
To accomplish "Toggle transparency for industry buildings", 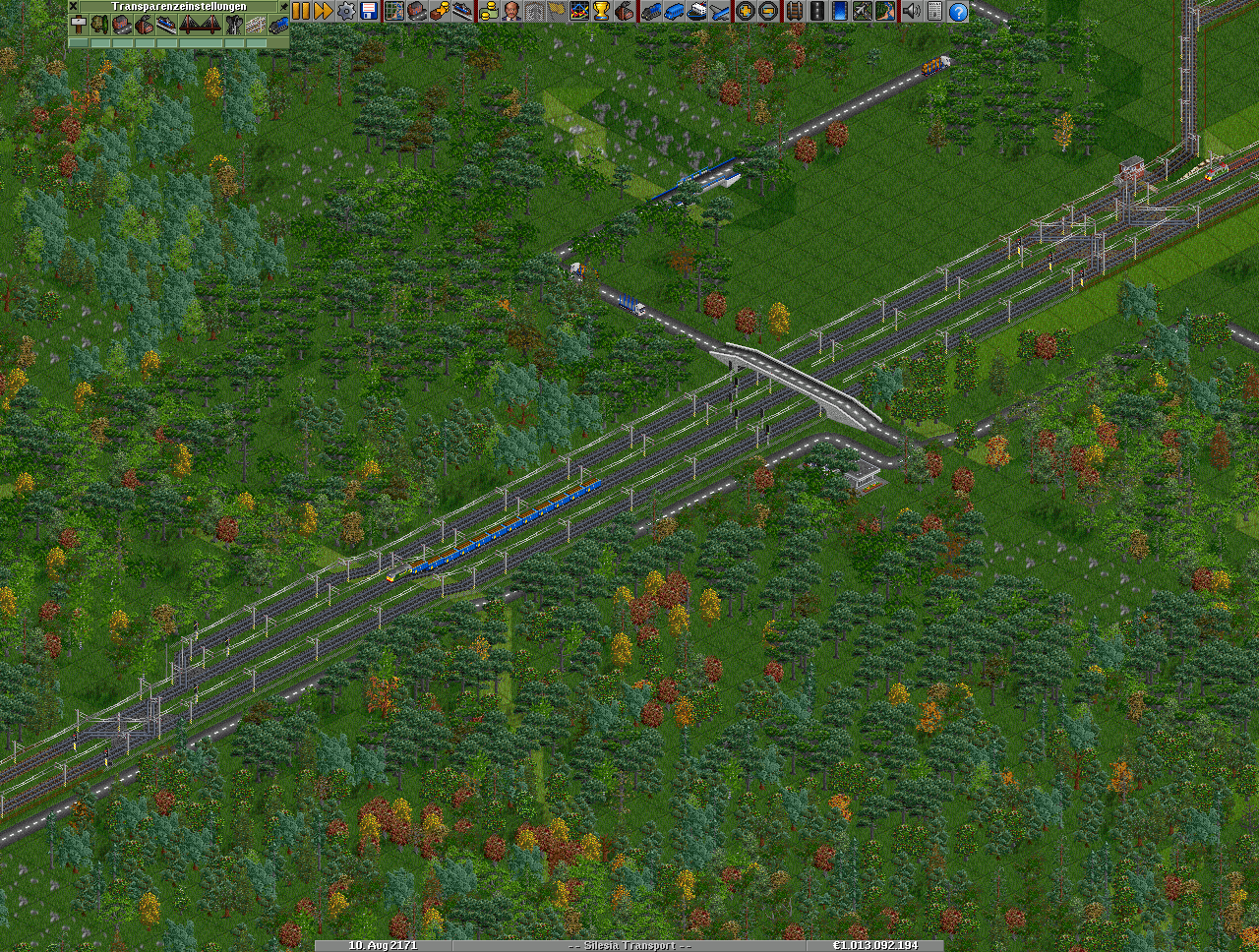I will point(145,25).
